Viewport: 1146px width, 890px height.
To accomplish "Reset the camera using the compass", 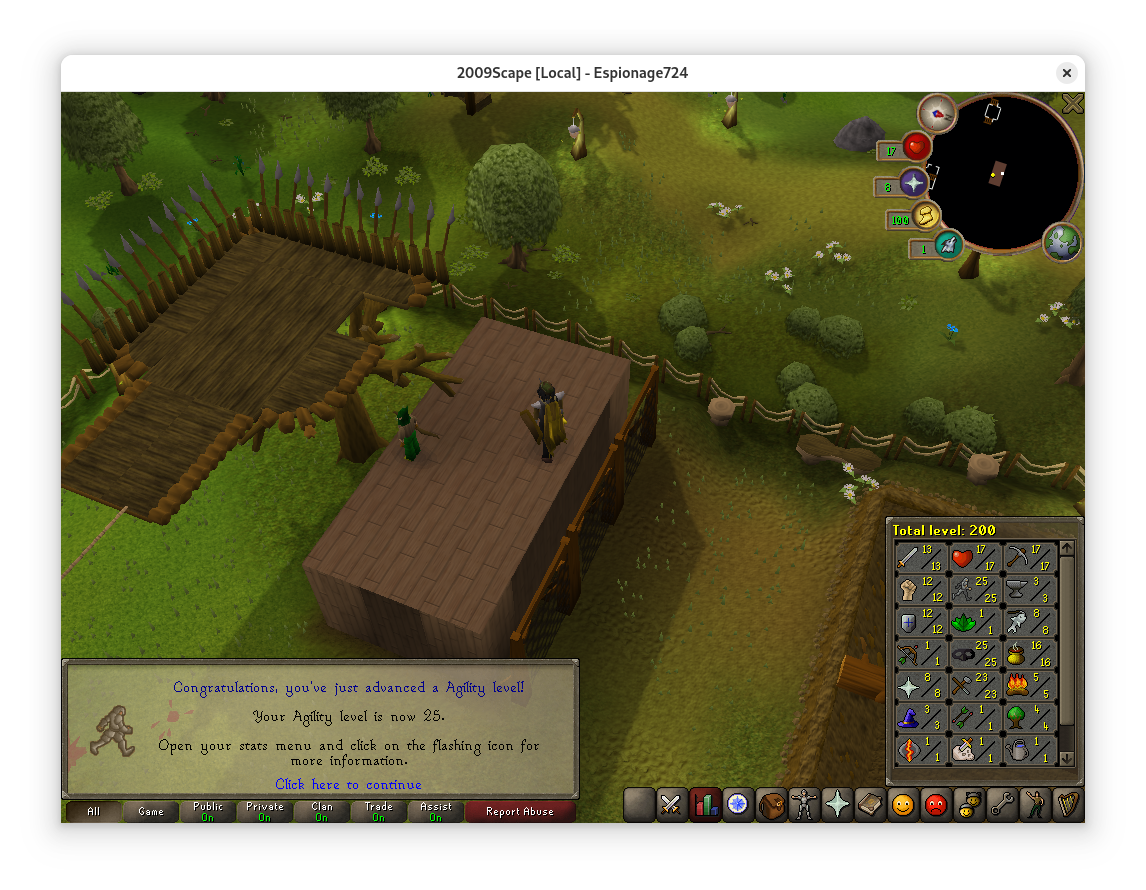I will coord(937,114).
